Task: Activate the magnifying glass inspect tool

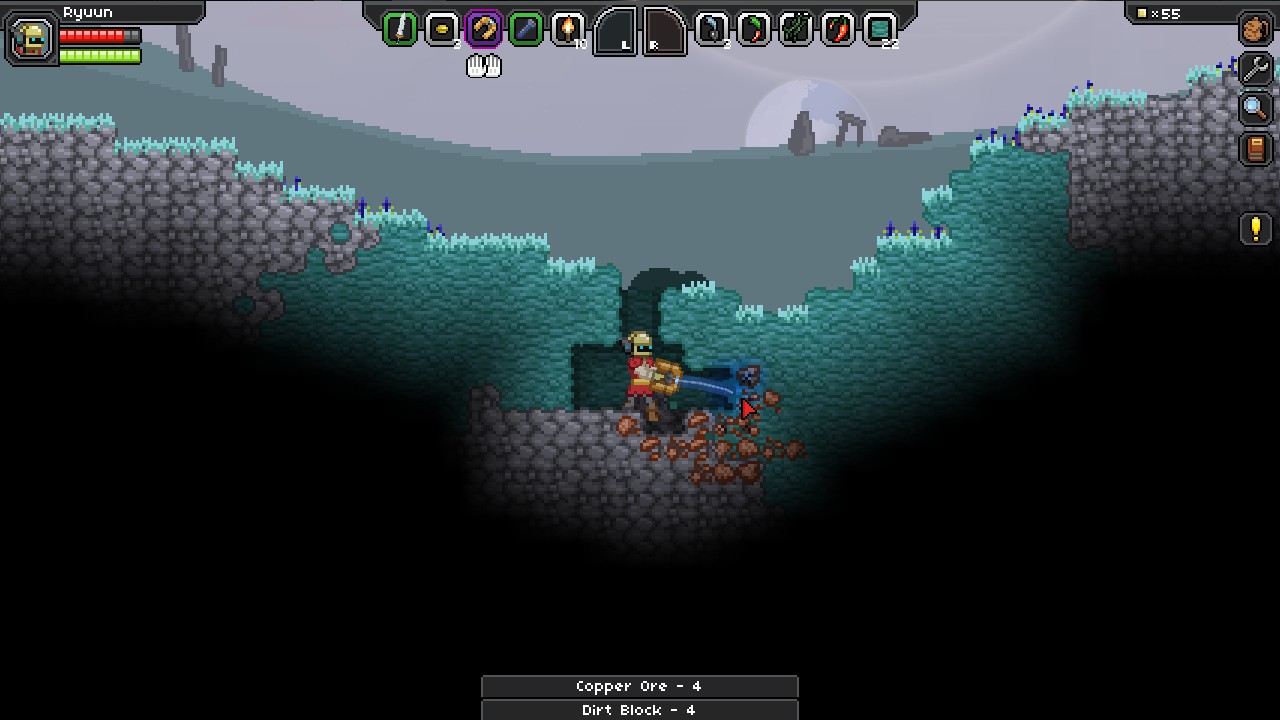Action: pyautogui.click(x=1255, y=109)
